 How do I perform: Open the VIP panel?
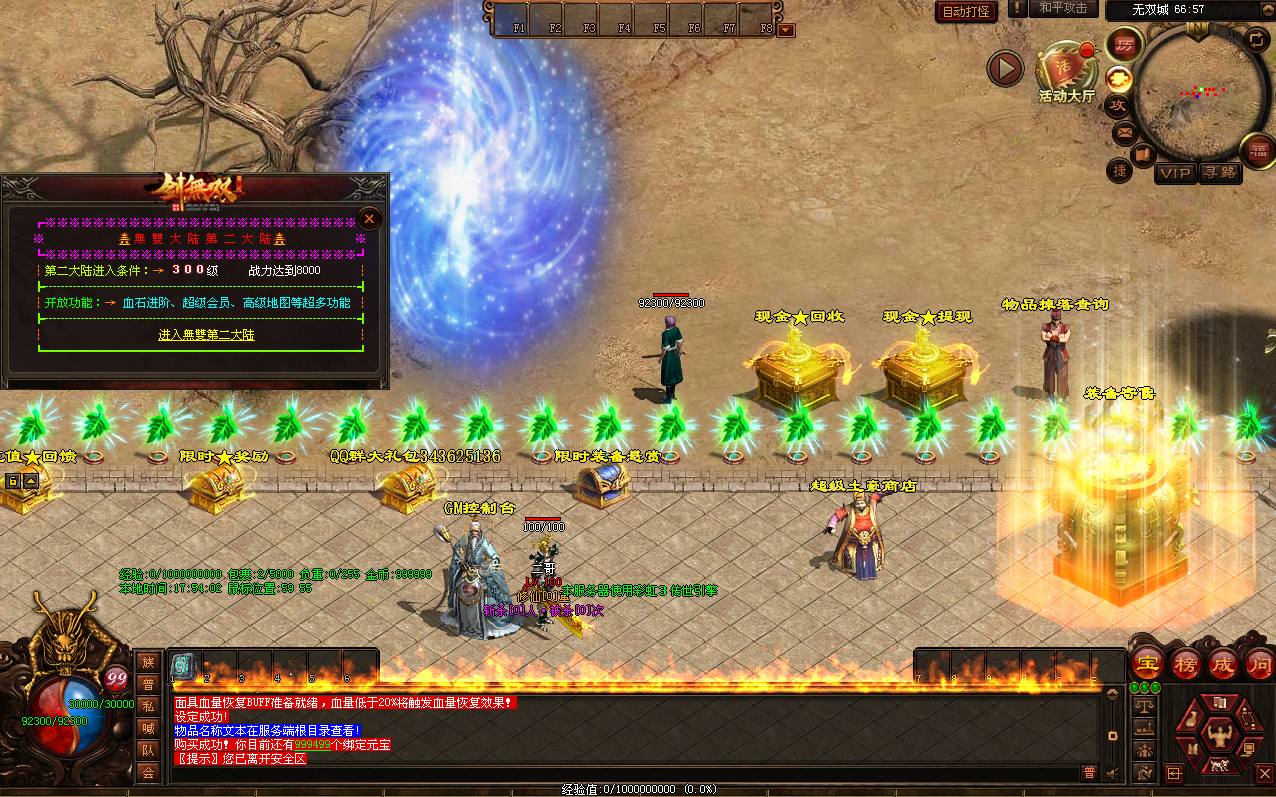(1175, 173)
